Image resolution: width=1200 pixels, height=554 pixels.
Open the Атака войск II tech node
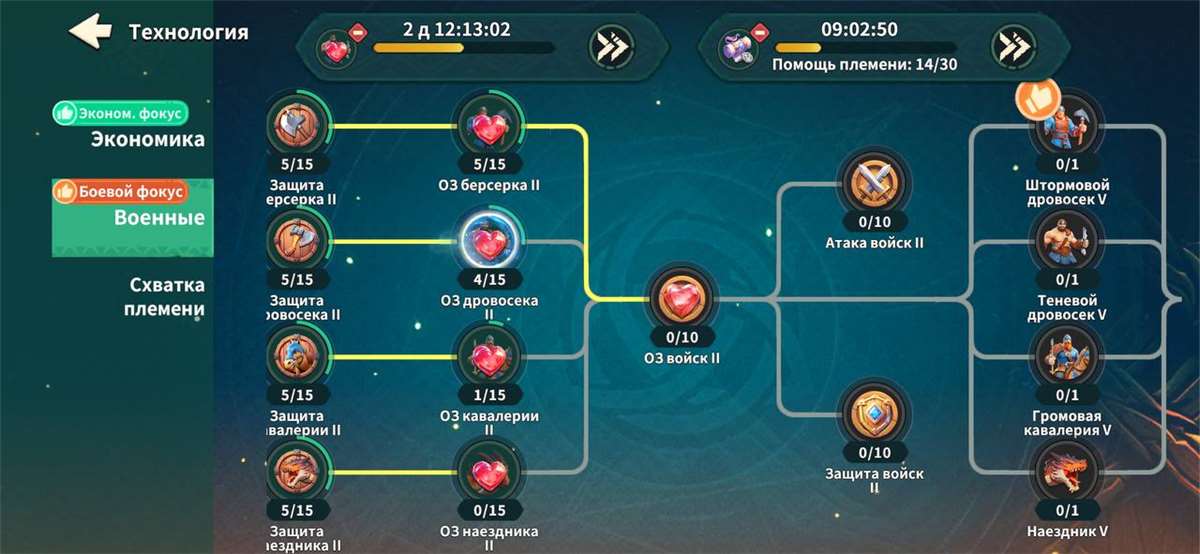(874, 184)
